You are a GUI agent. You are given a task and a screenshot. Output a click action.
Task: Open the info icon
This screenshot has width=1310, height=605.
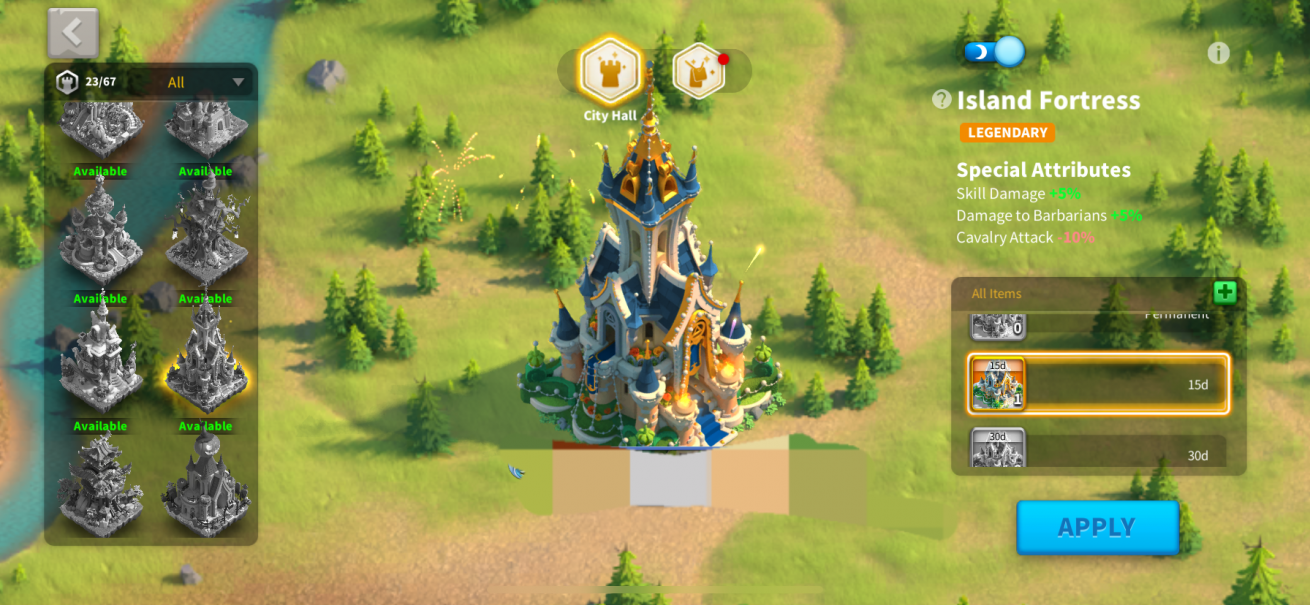(1218, 53)
